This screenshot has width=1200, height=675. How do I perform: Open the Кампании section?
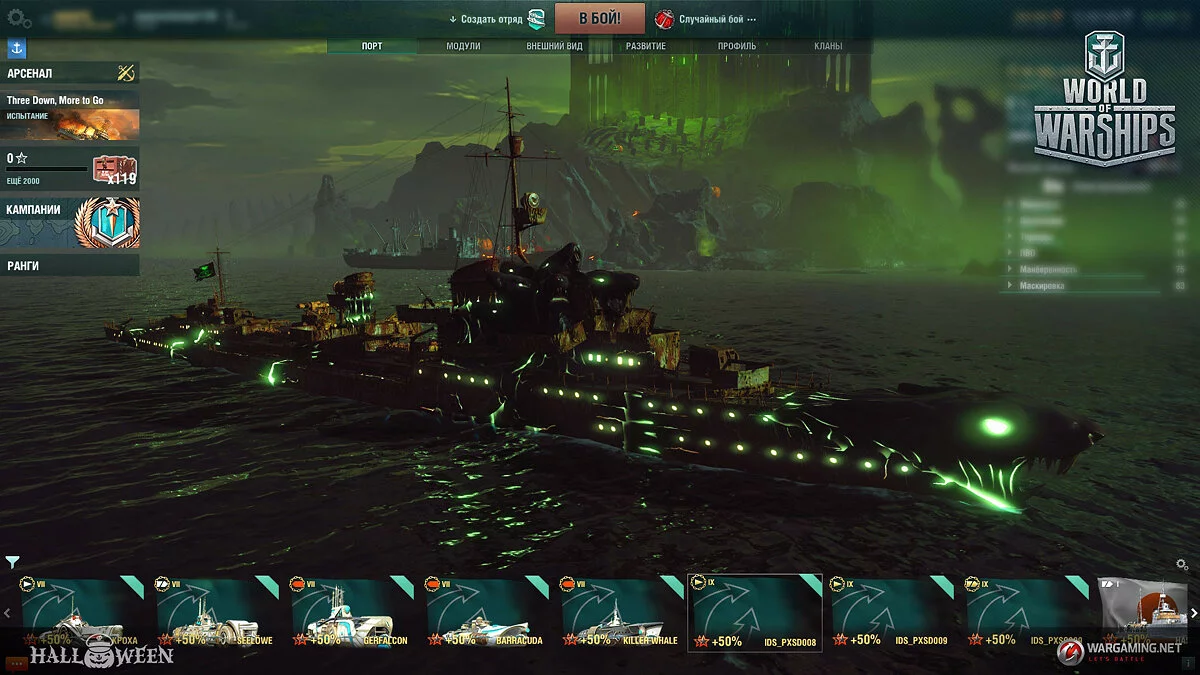click(x=70, y=222)
